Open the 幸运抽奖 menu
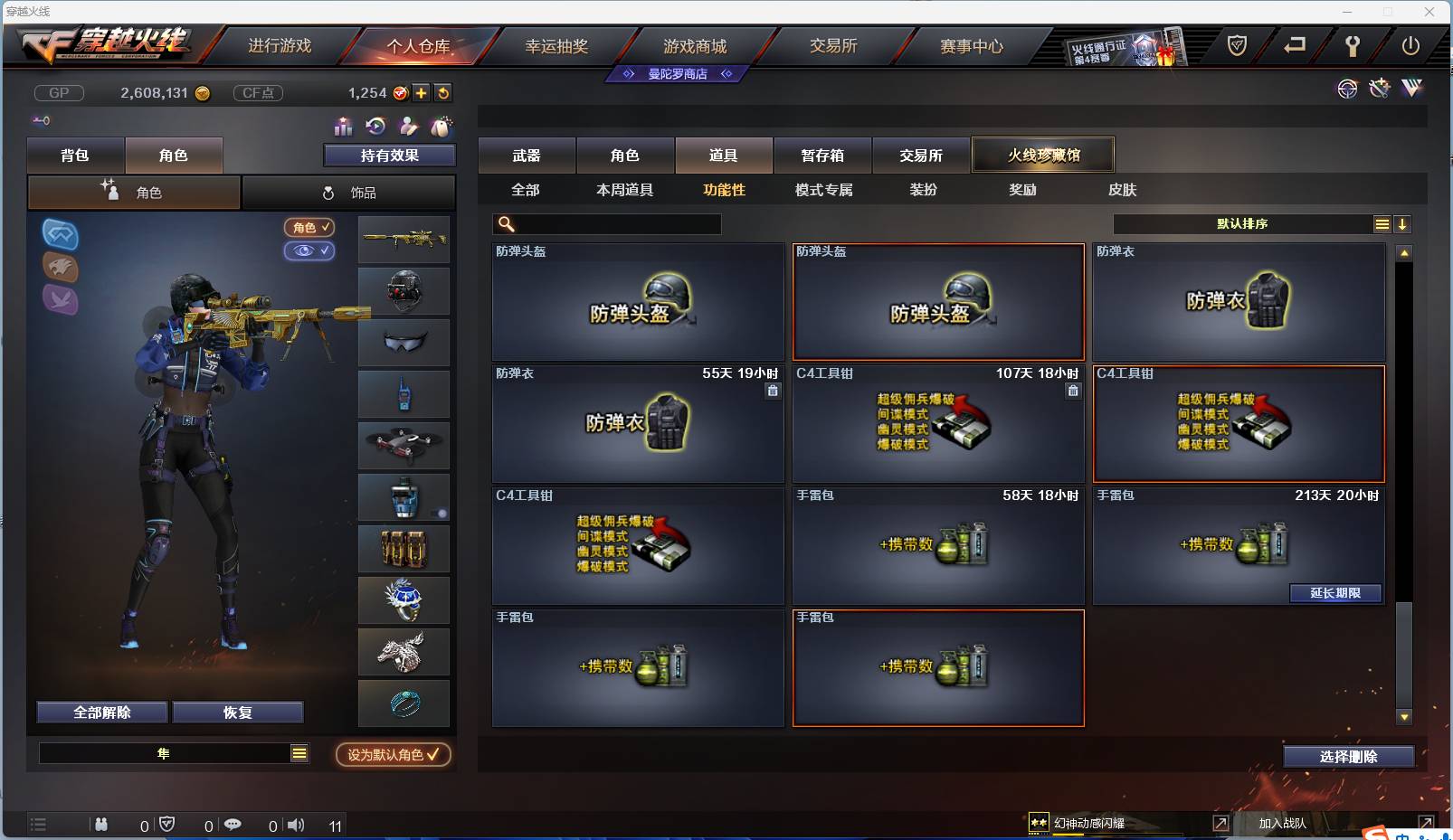The width and height of the screenshot is (1453, 840). (x=558, y=46)
